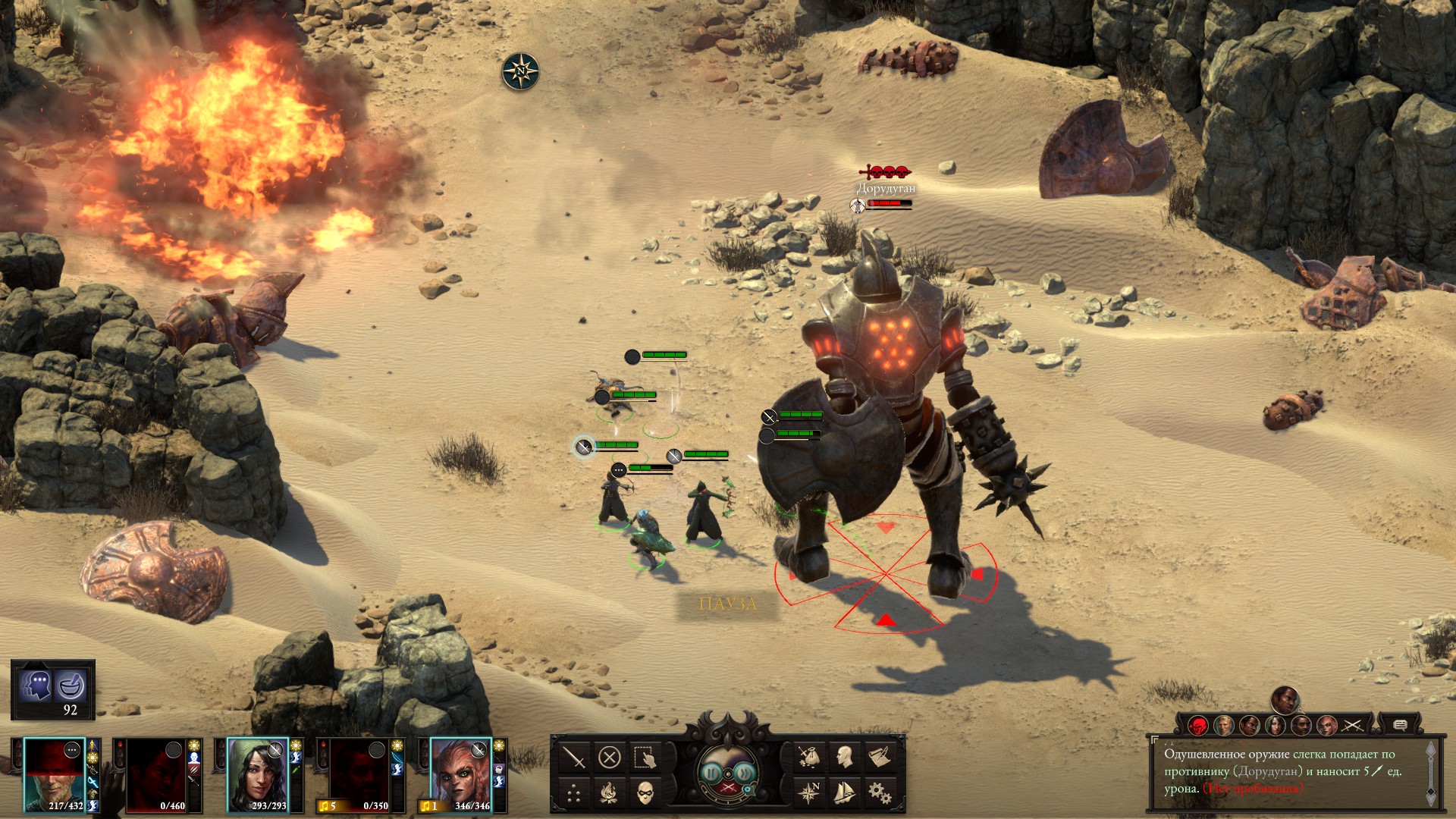Click the mortar and pestle crafting icon
1456x819 pixels.
(71, 686)
